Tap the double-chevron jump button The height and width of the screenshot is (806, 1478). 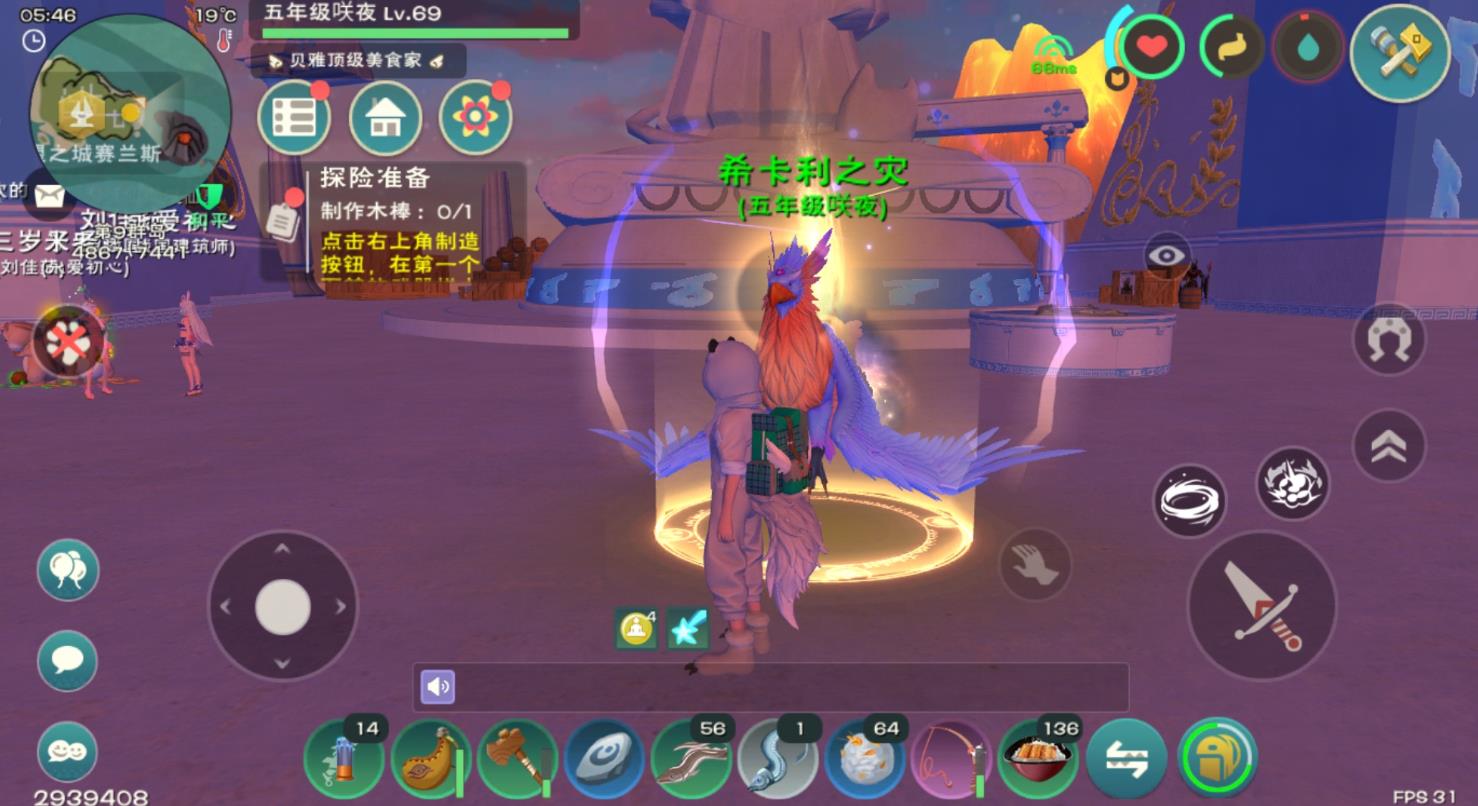pos(1389,446)
